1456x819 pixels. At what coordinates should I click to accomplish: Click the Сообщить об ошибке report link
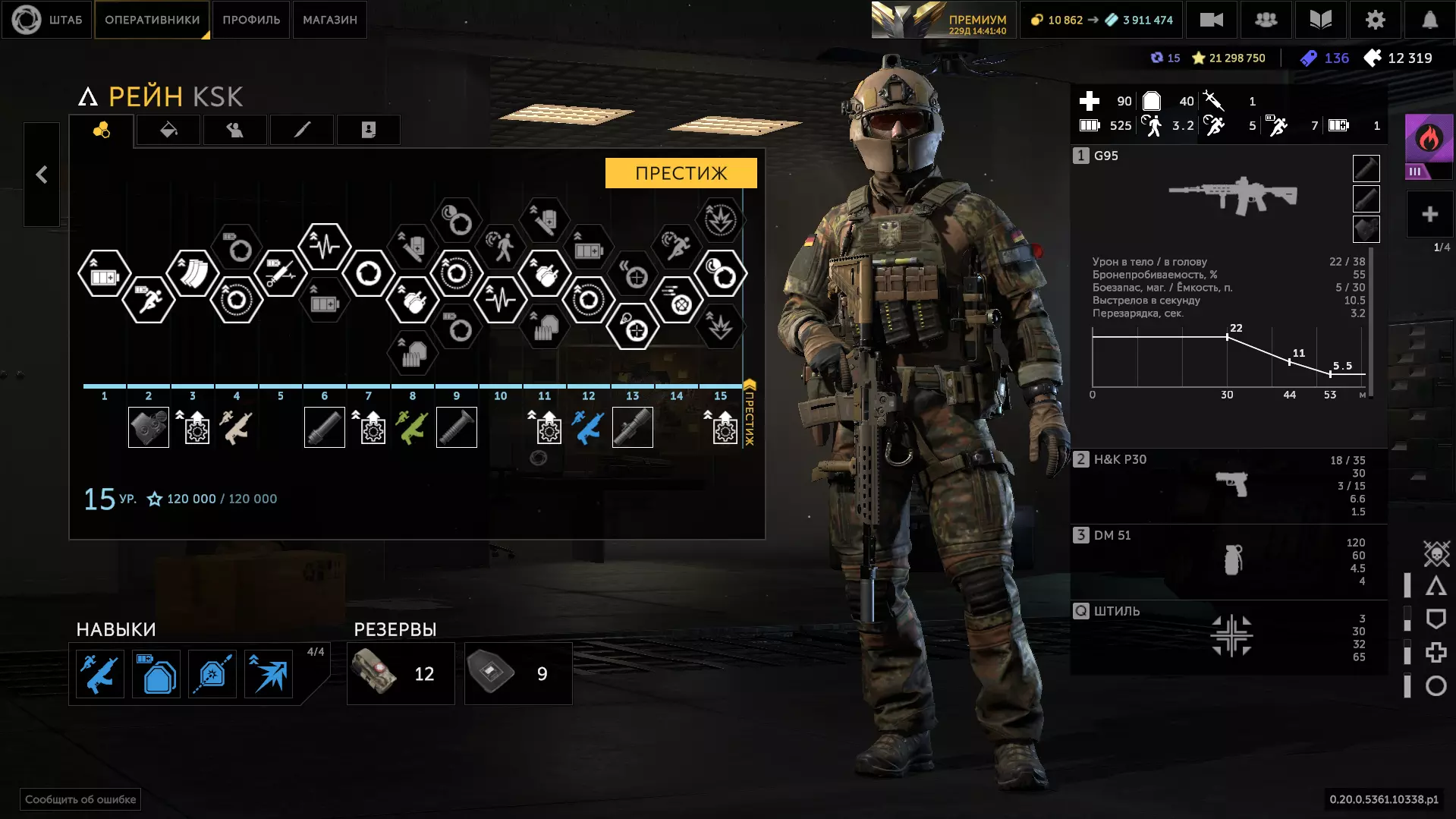click(80, 799)
